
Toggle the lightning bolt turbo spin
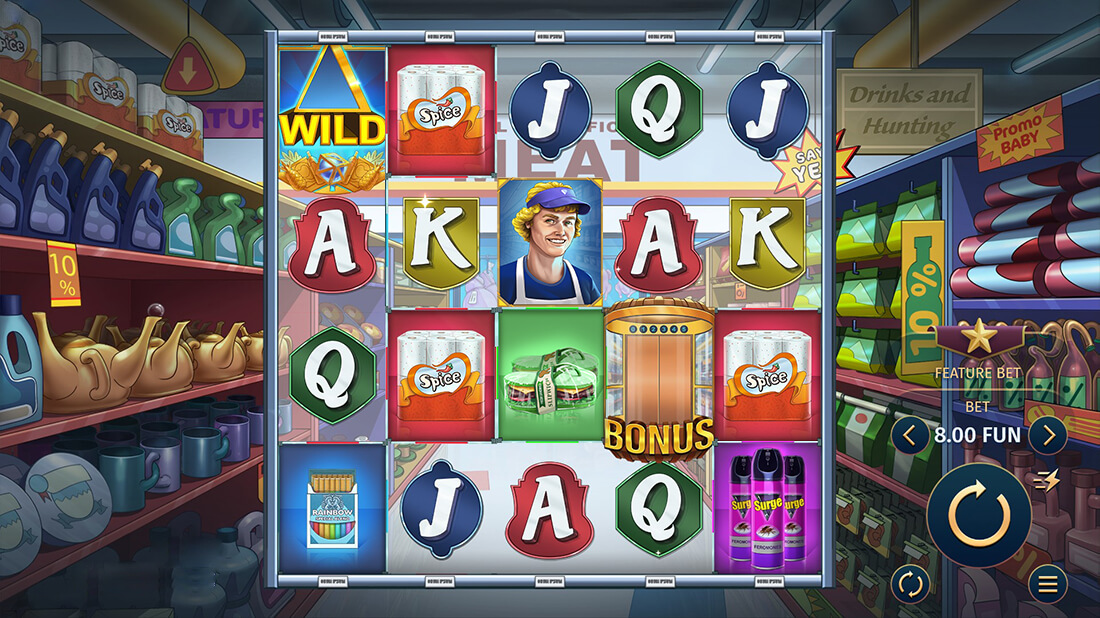pyautogui.click(x=1047, y=480)
